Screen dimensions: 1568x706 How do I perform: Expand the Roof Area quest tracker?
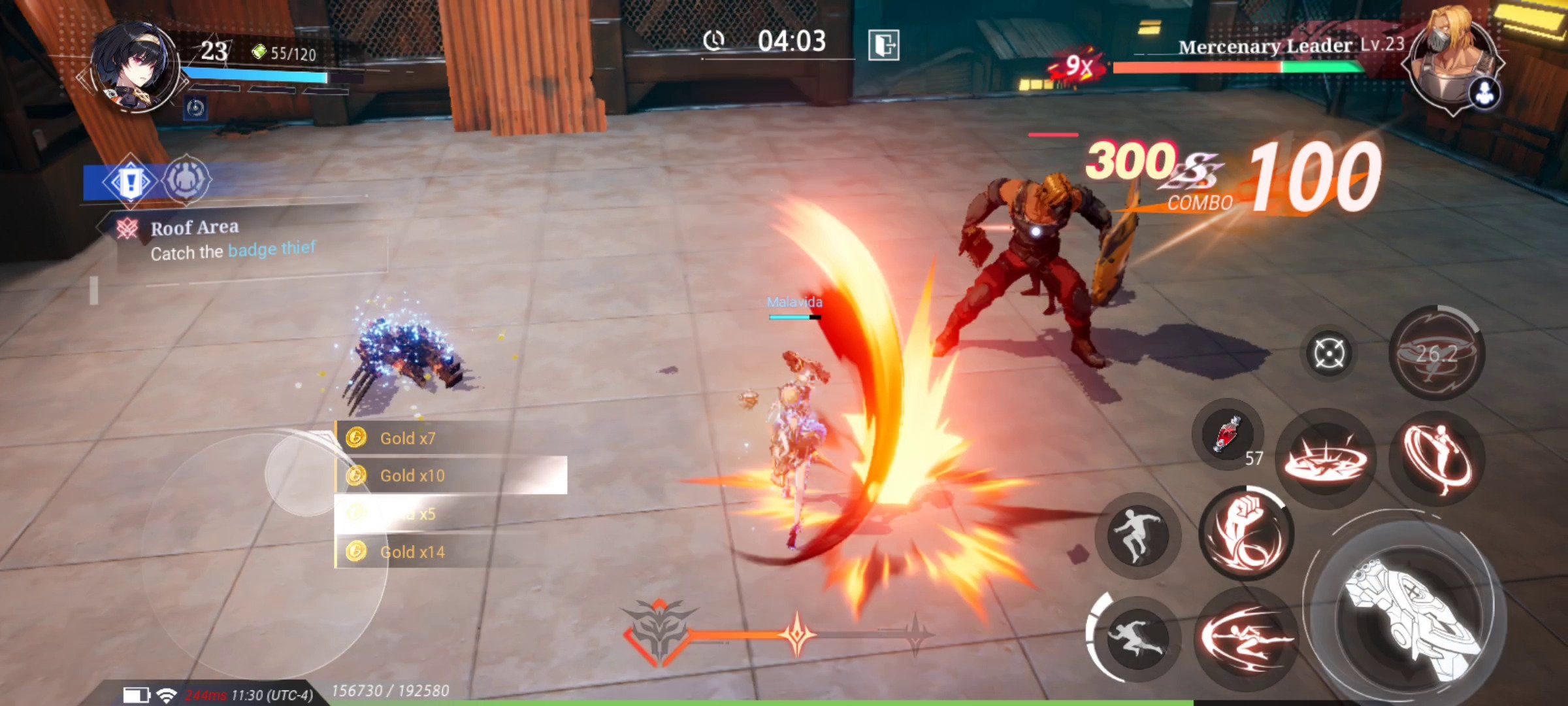click(x=195, y=227)
